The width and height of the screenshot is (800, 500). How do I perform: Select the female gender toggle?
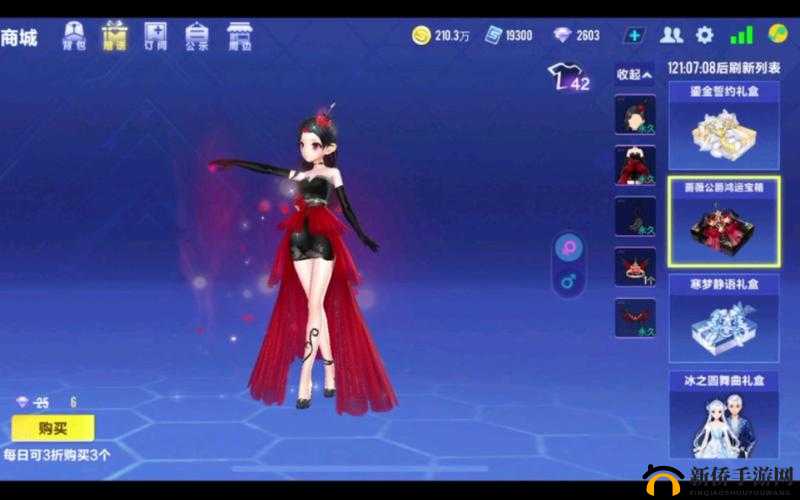click(568, 249)
